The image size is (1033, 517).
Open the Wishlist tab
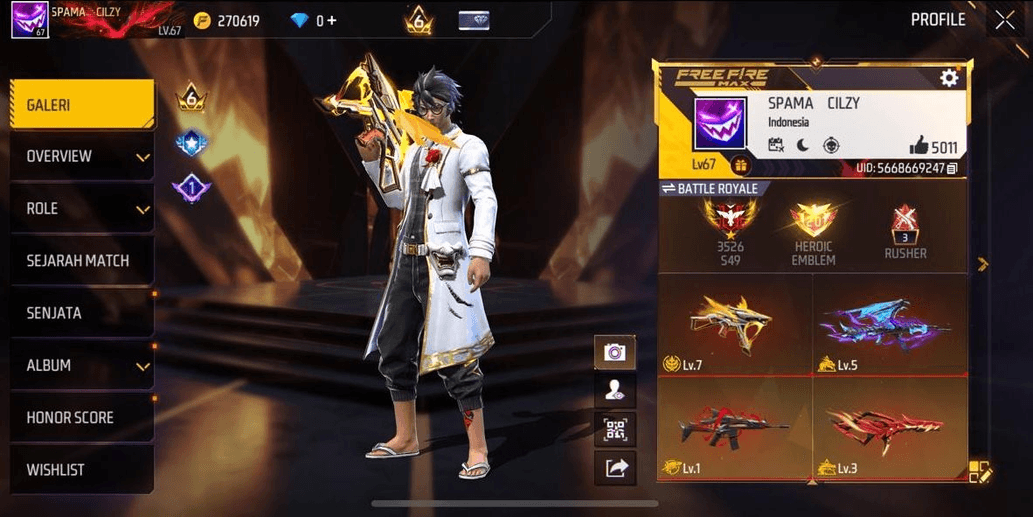(x=80, y=470)
